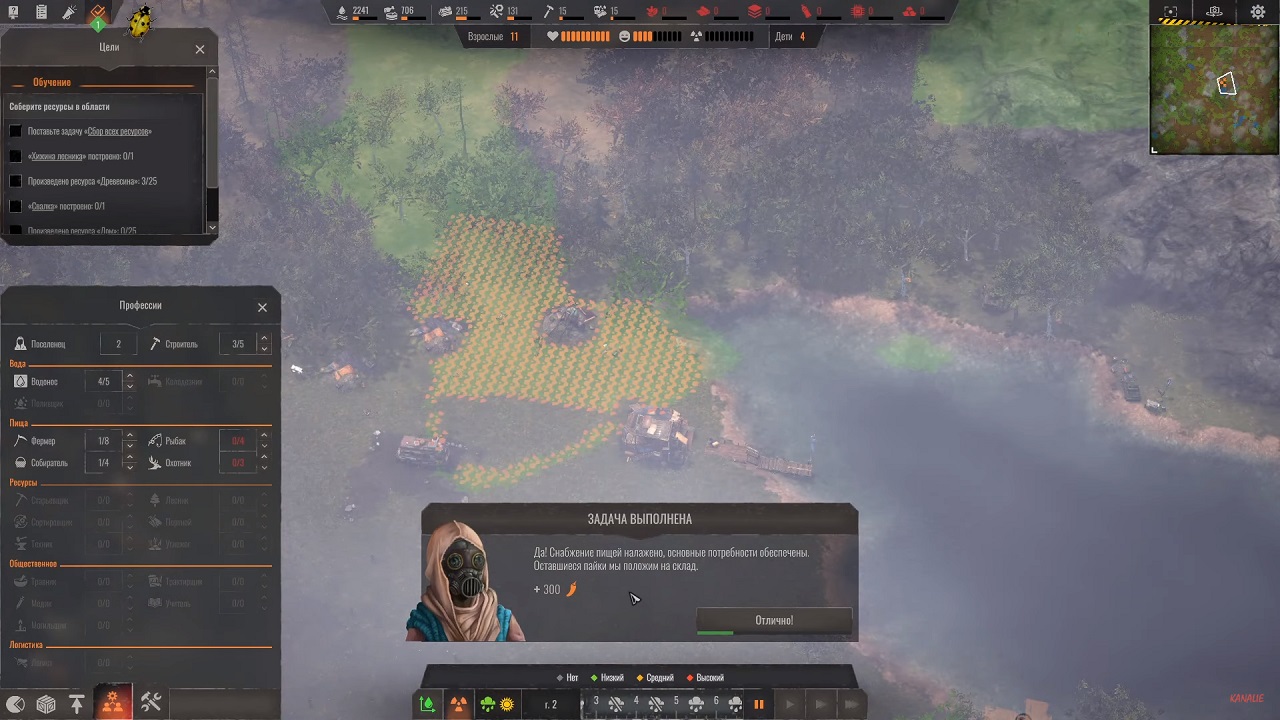Select the screenshot camera icon
The image size is (1280, 720).
(x=1214, y=12)
